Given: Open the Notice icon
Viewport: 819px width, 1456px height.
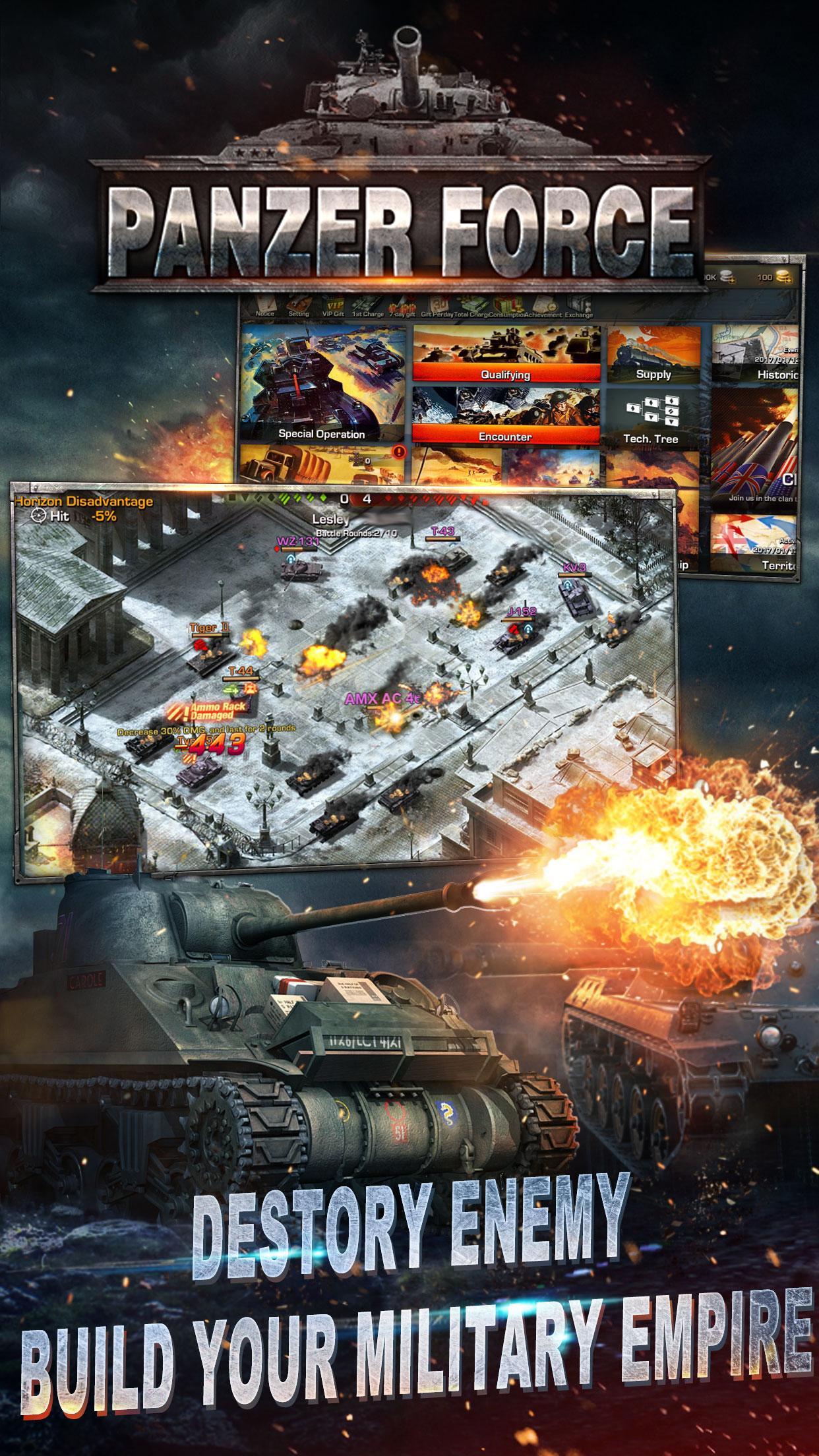Looking at the screenshot, I should [x=265, y=307].
